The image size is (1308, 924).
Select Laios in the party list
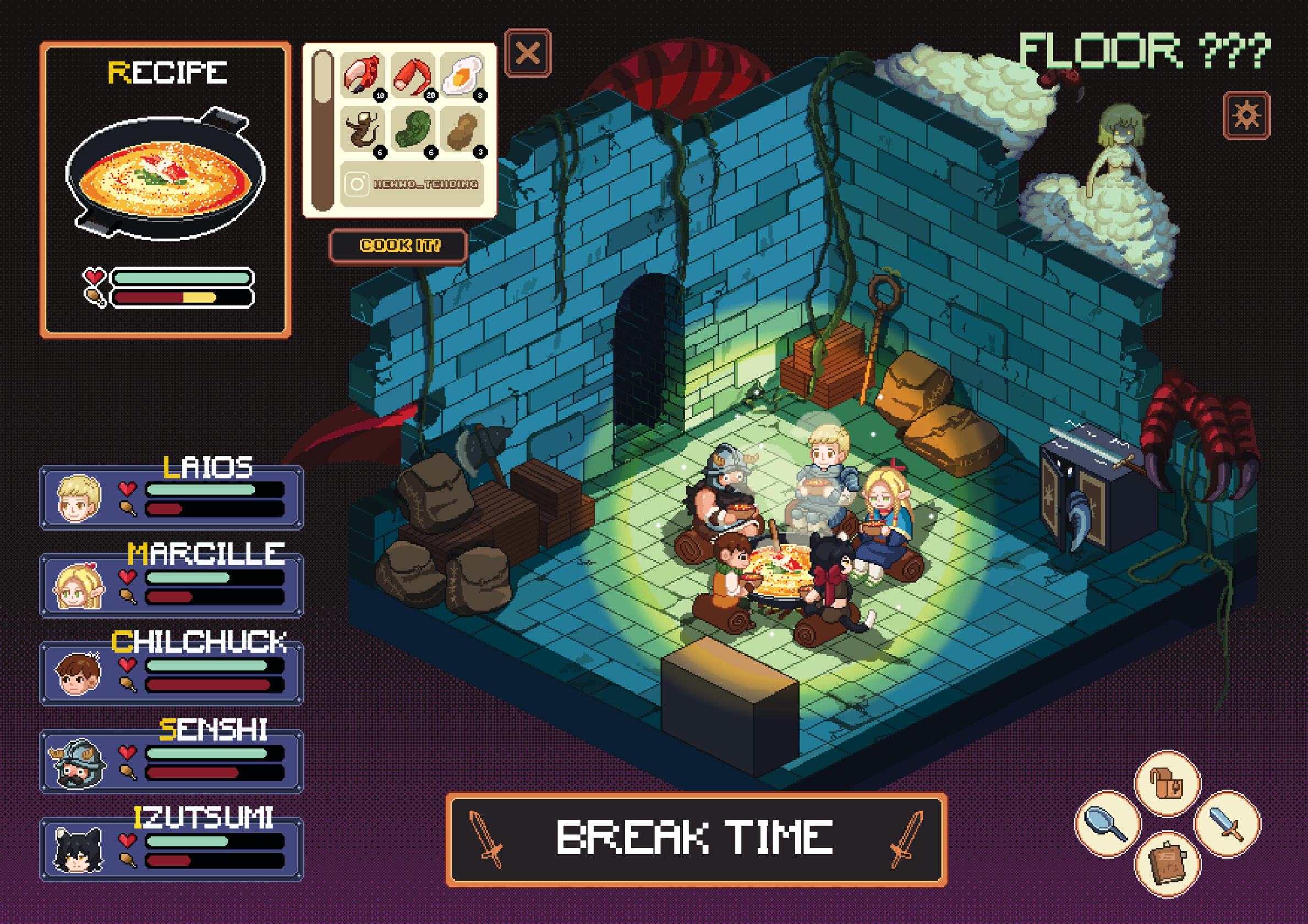click(x=171, y=498)
